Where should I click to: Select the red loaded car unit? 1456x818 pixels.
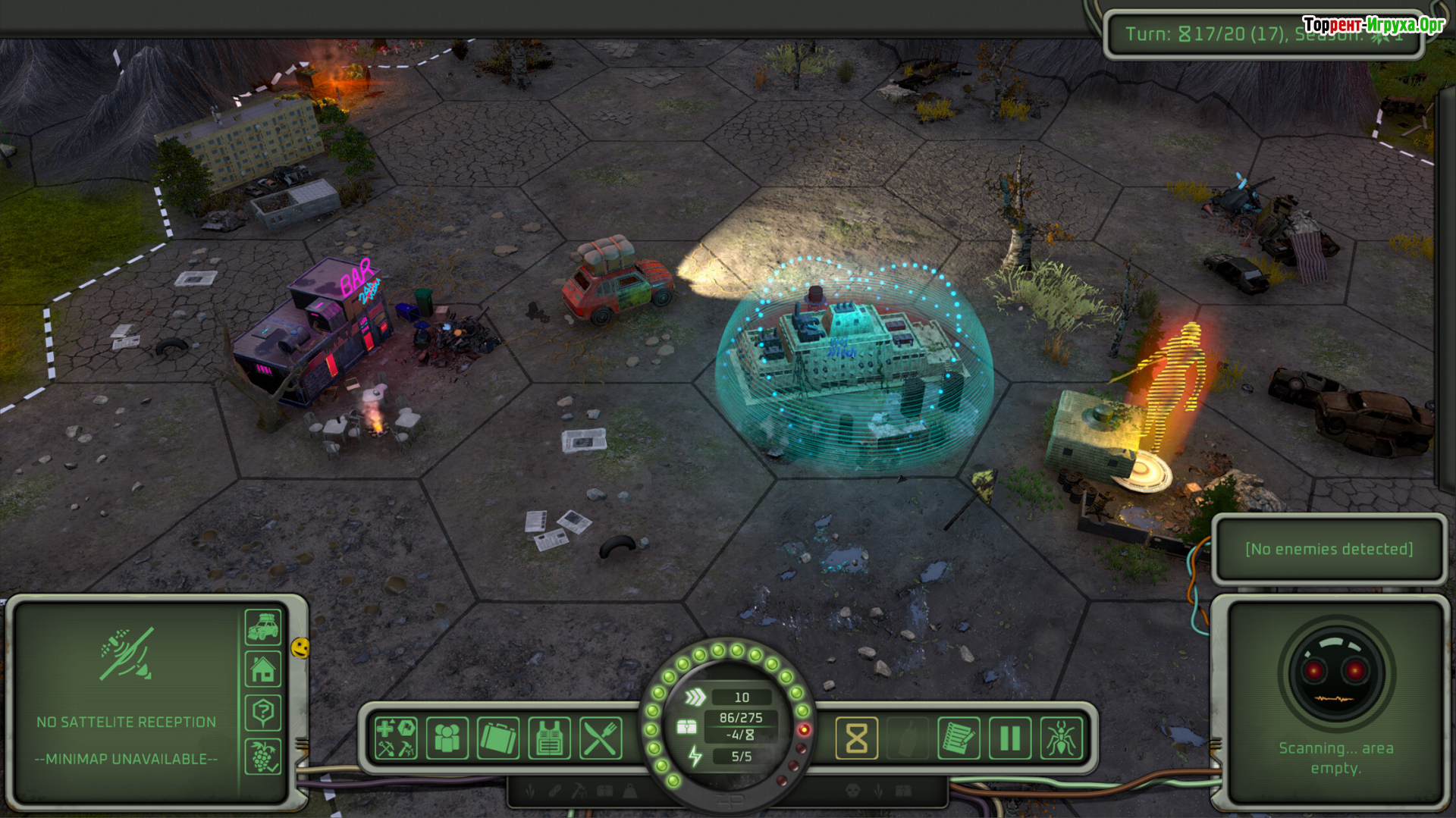click(x=618, y=282)
